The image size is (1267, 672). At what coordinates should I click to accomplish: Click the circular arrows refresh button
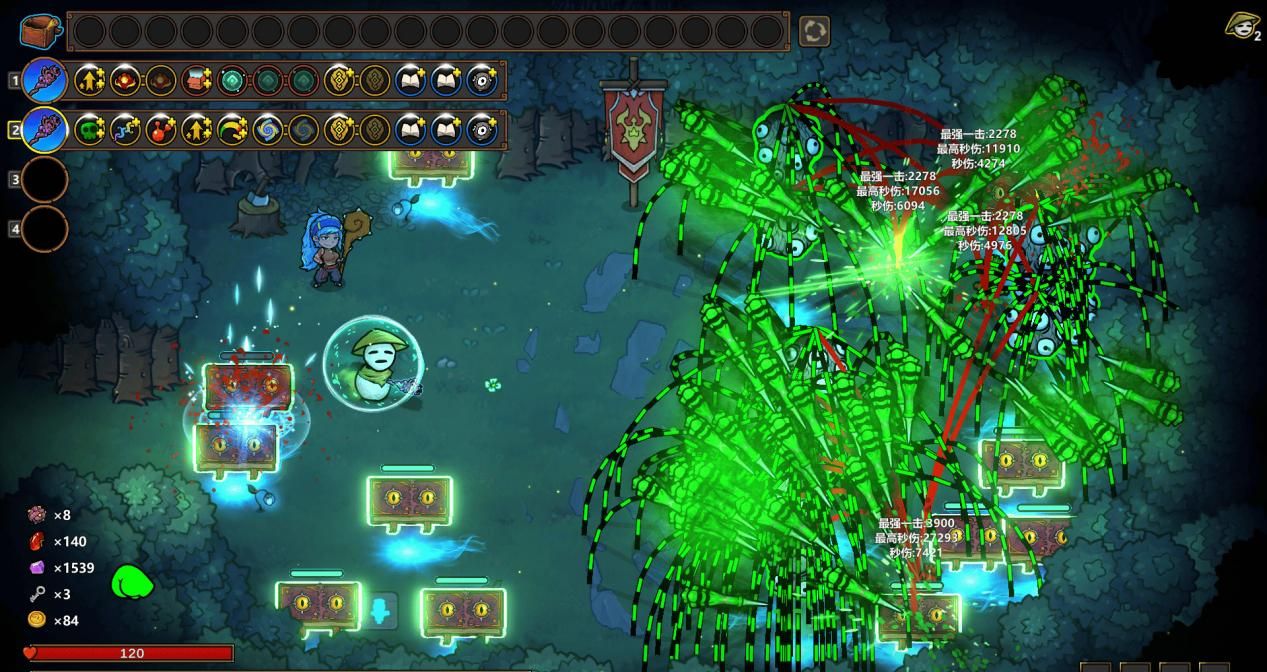[814, 32]
